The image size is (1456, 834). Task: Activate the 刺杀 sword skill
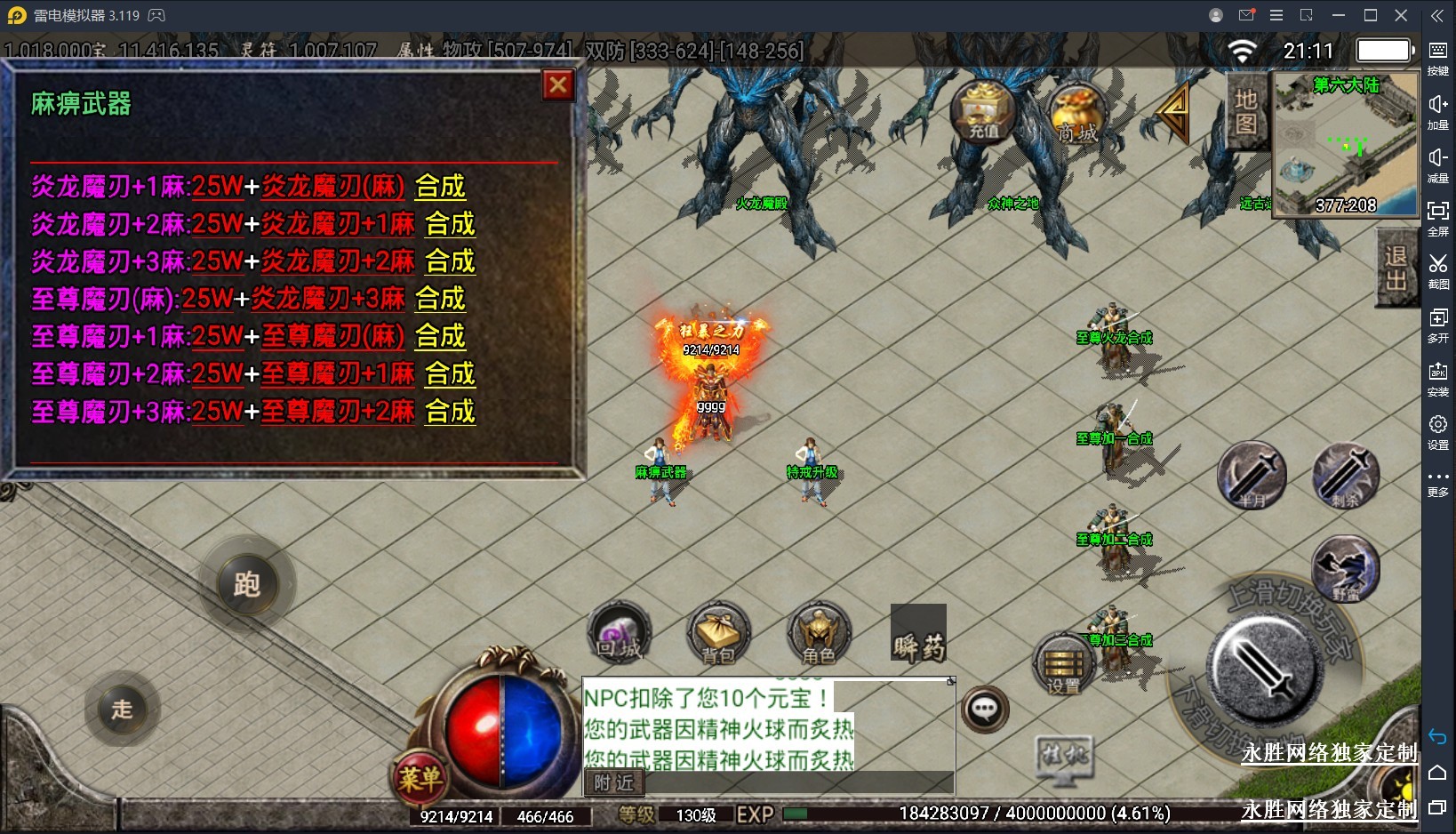tap(1346, 475)
